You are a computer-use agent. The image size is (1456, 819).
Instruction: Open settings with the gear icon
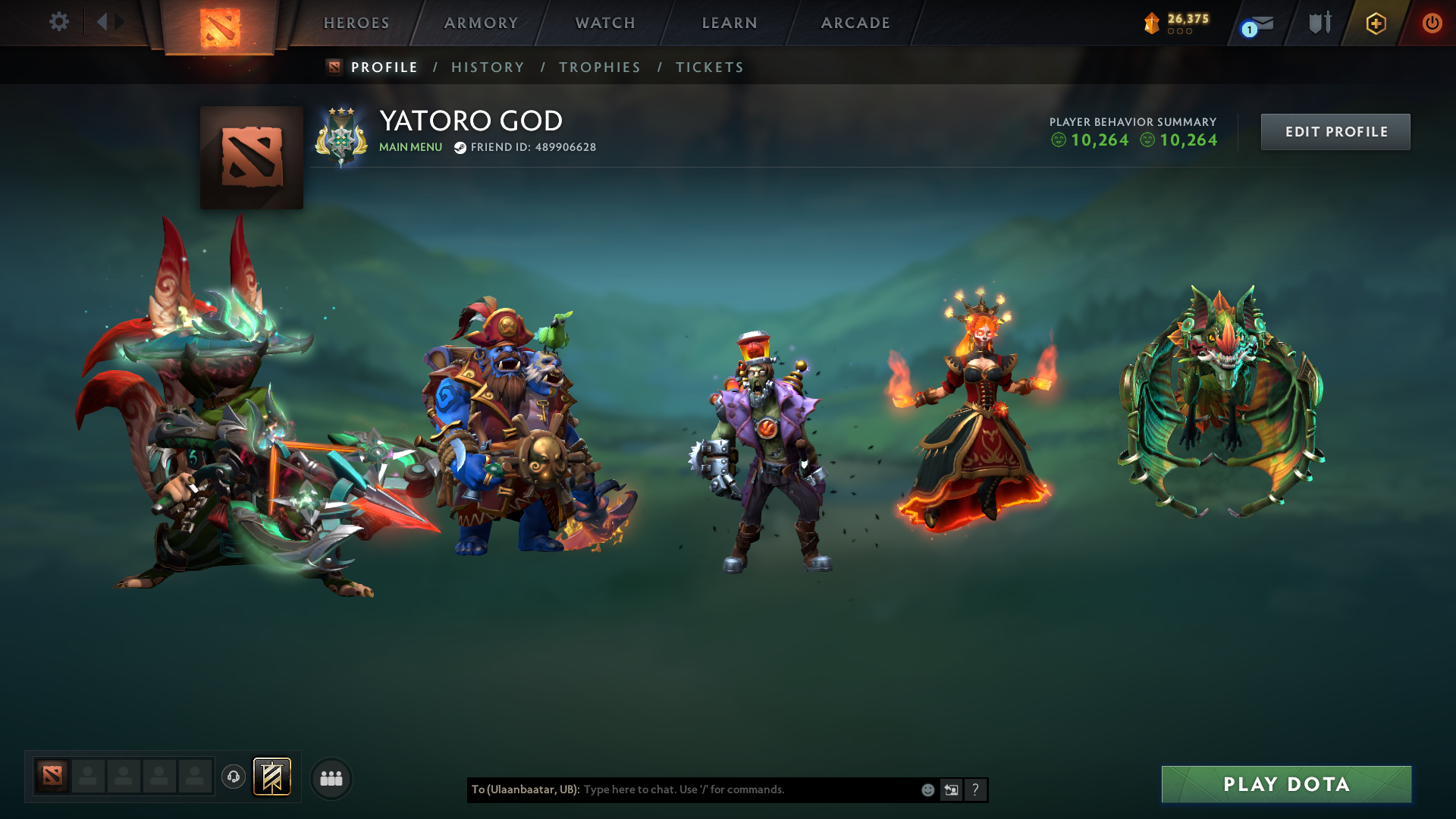pos(59,23)
